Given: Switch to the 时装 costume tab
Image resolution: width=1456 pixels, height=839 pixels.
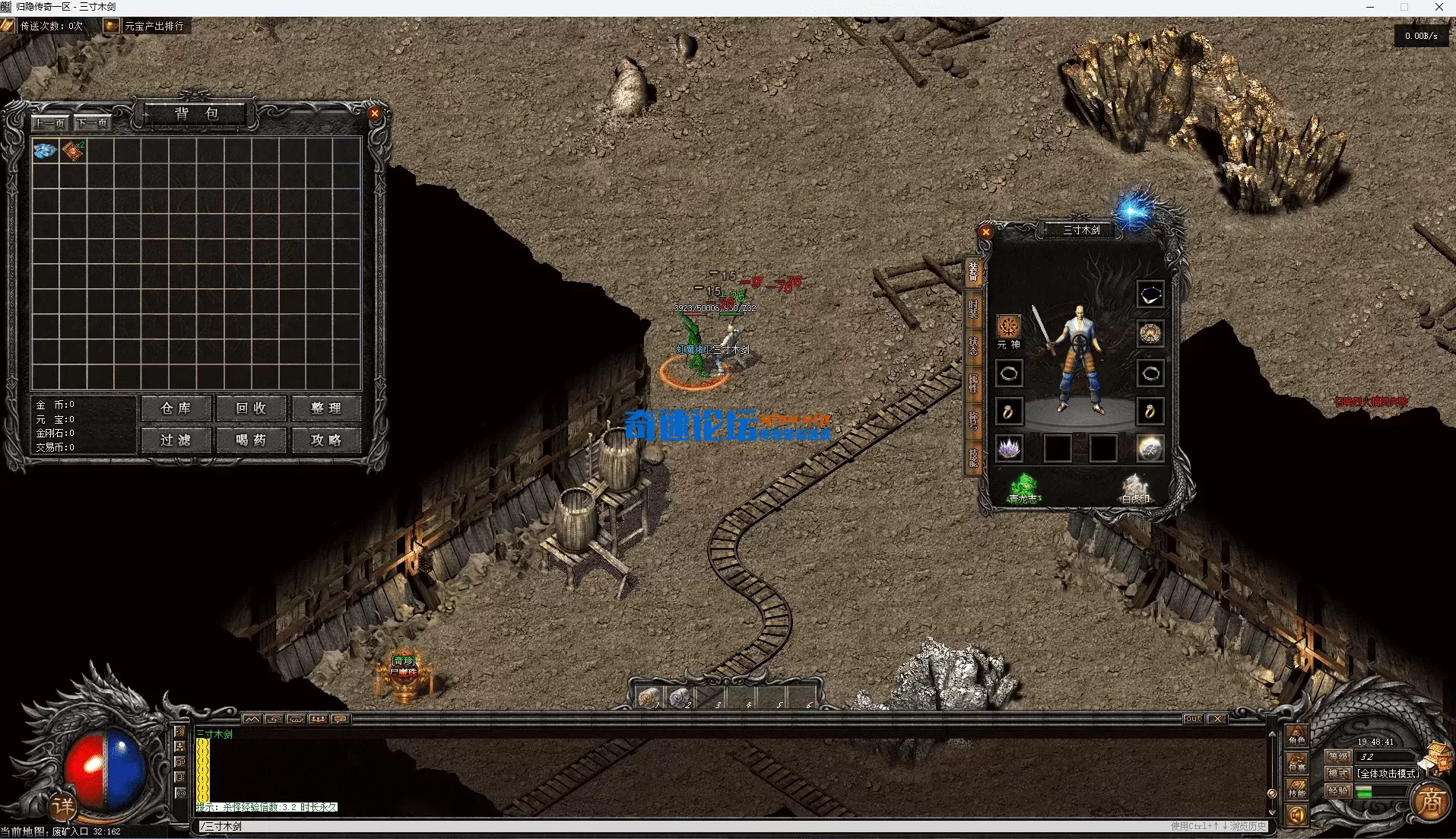Looking at the screenshot, I should click(x=972, y=308).
